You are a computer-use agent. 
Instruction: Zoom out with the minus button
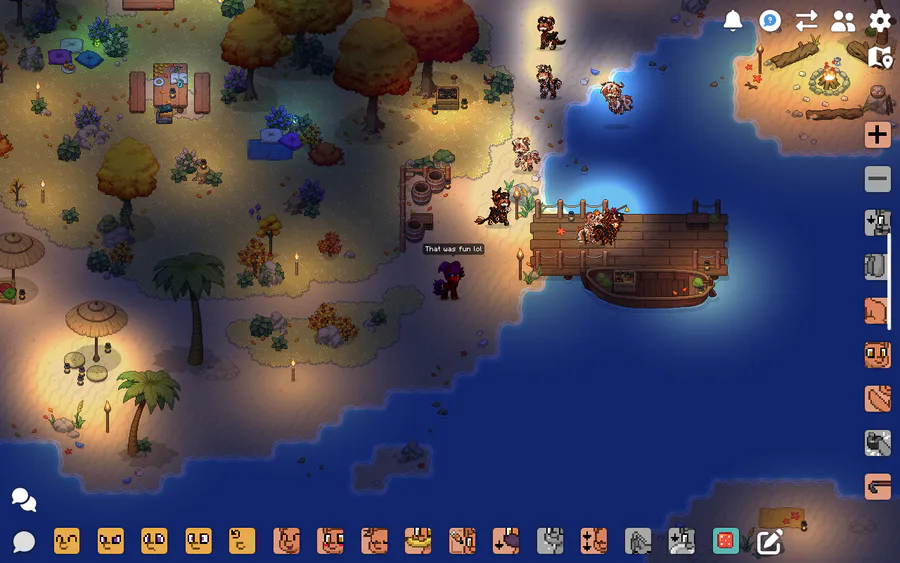[x=878, y=179]
